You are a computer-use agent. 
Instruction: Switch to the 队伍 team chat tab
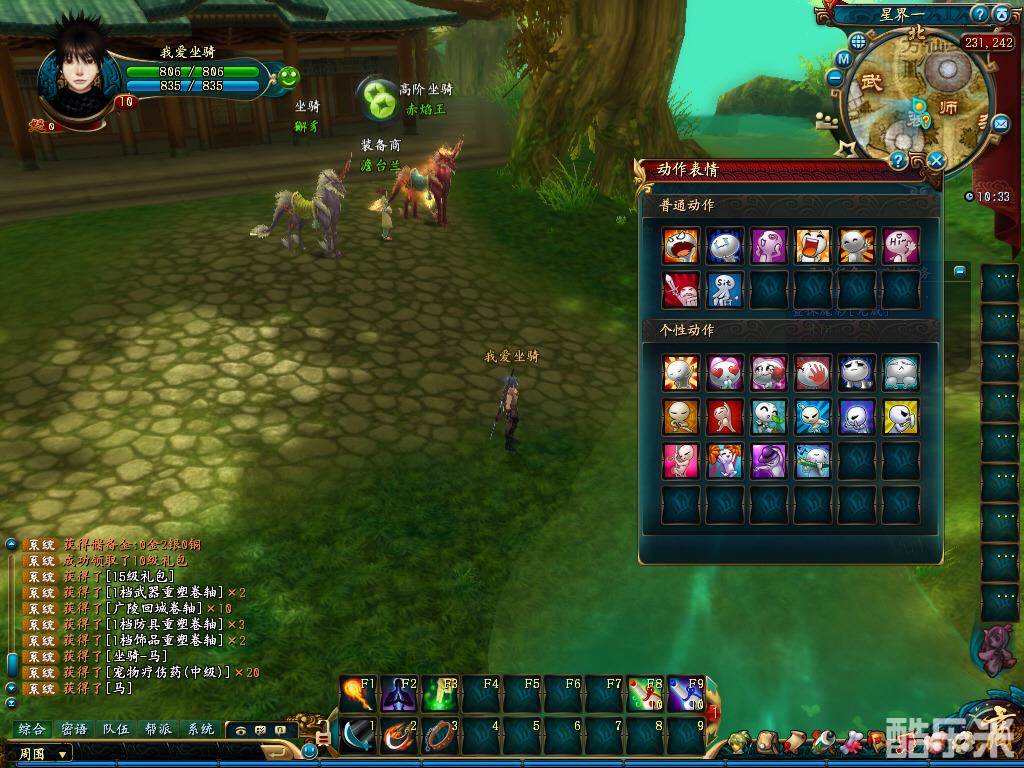[x=116, y=730]
